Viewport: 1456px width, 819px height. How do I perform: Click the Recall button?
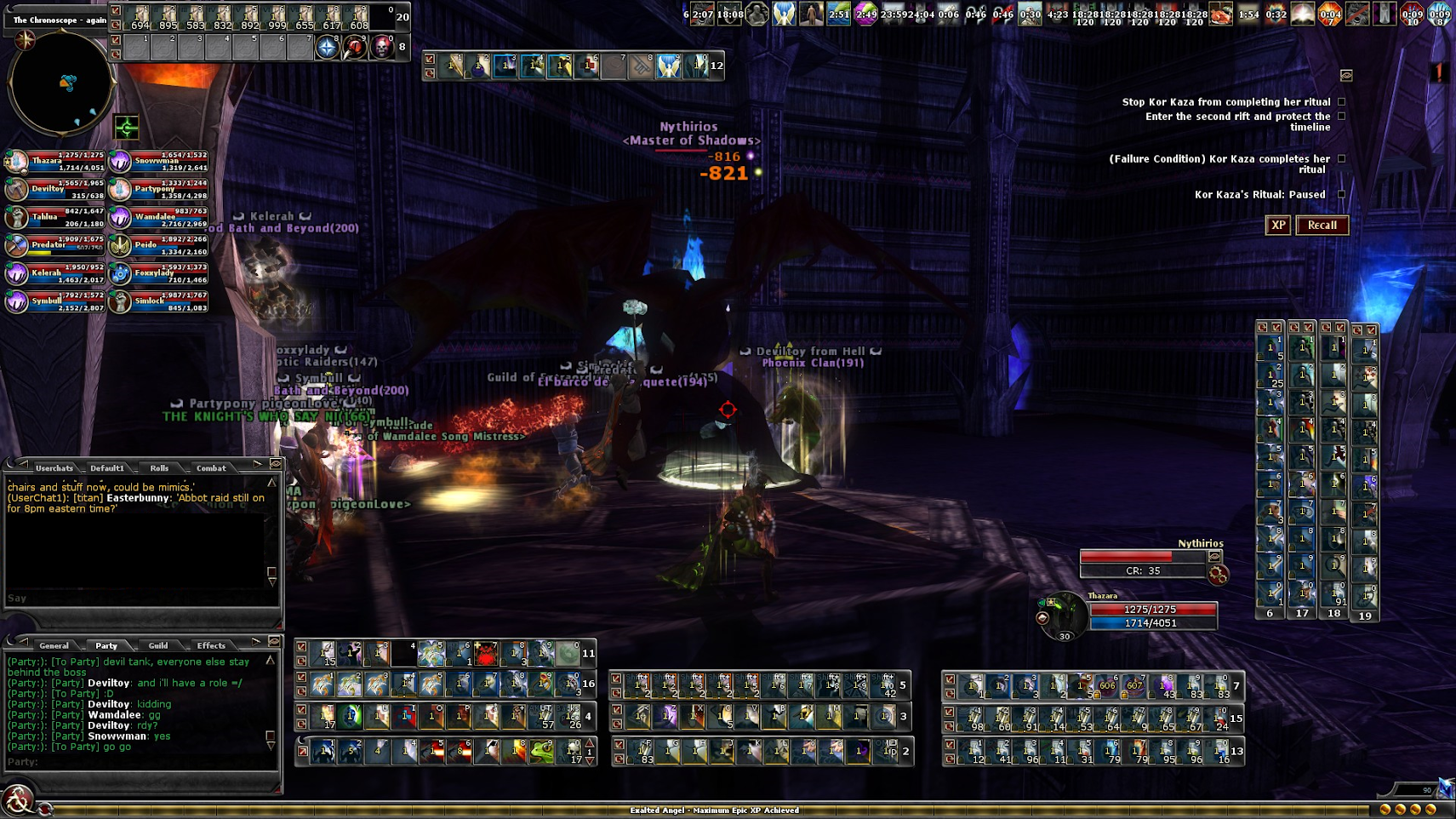[x=1322, y=226]
